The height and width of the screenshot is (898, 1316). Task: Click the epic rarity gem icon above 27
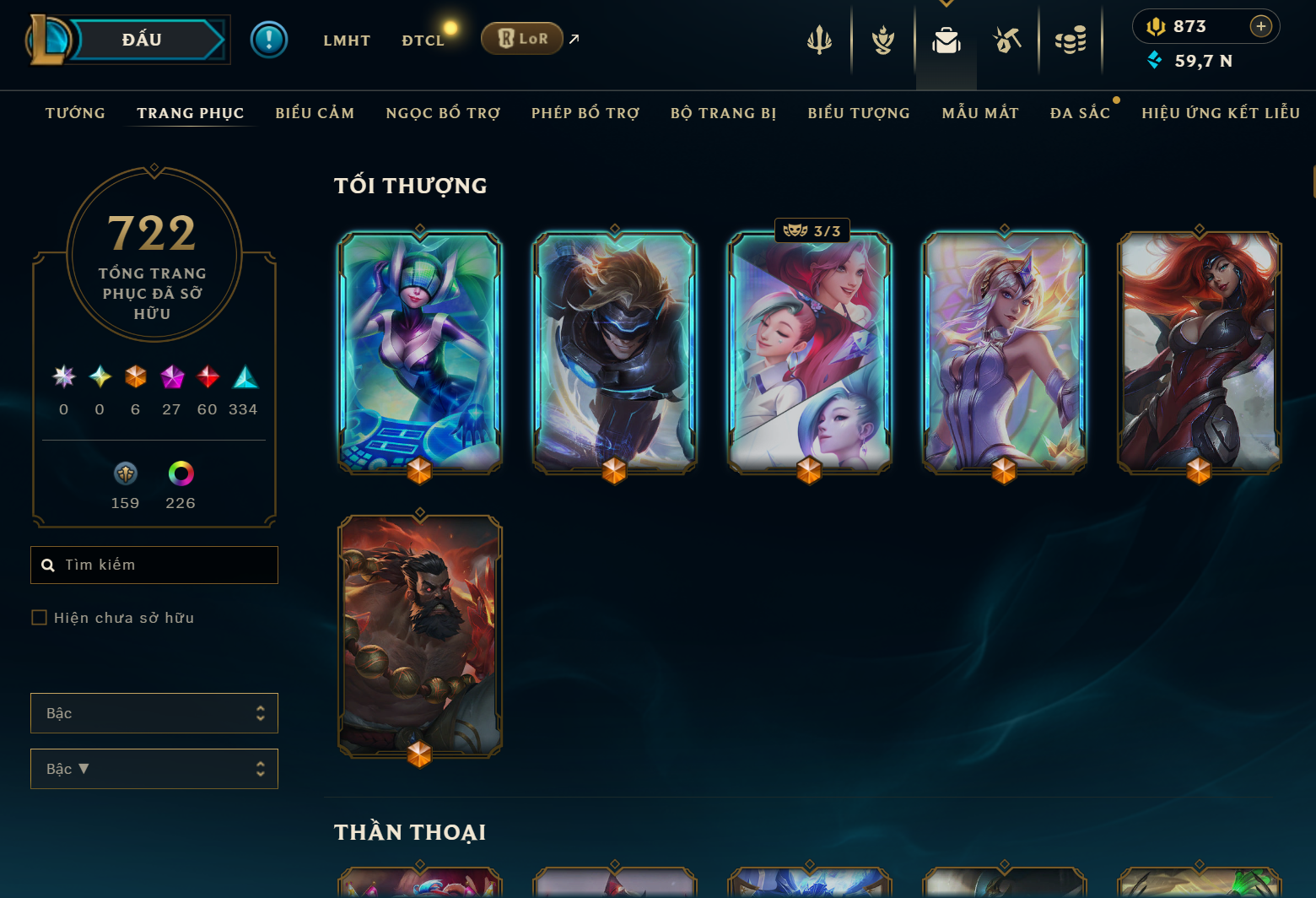(x=172, y=377)
